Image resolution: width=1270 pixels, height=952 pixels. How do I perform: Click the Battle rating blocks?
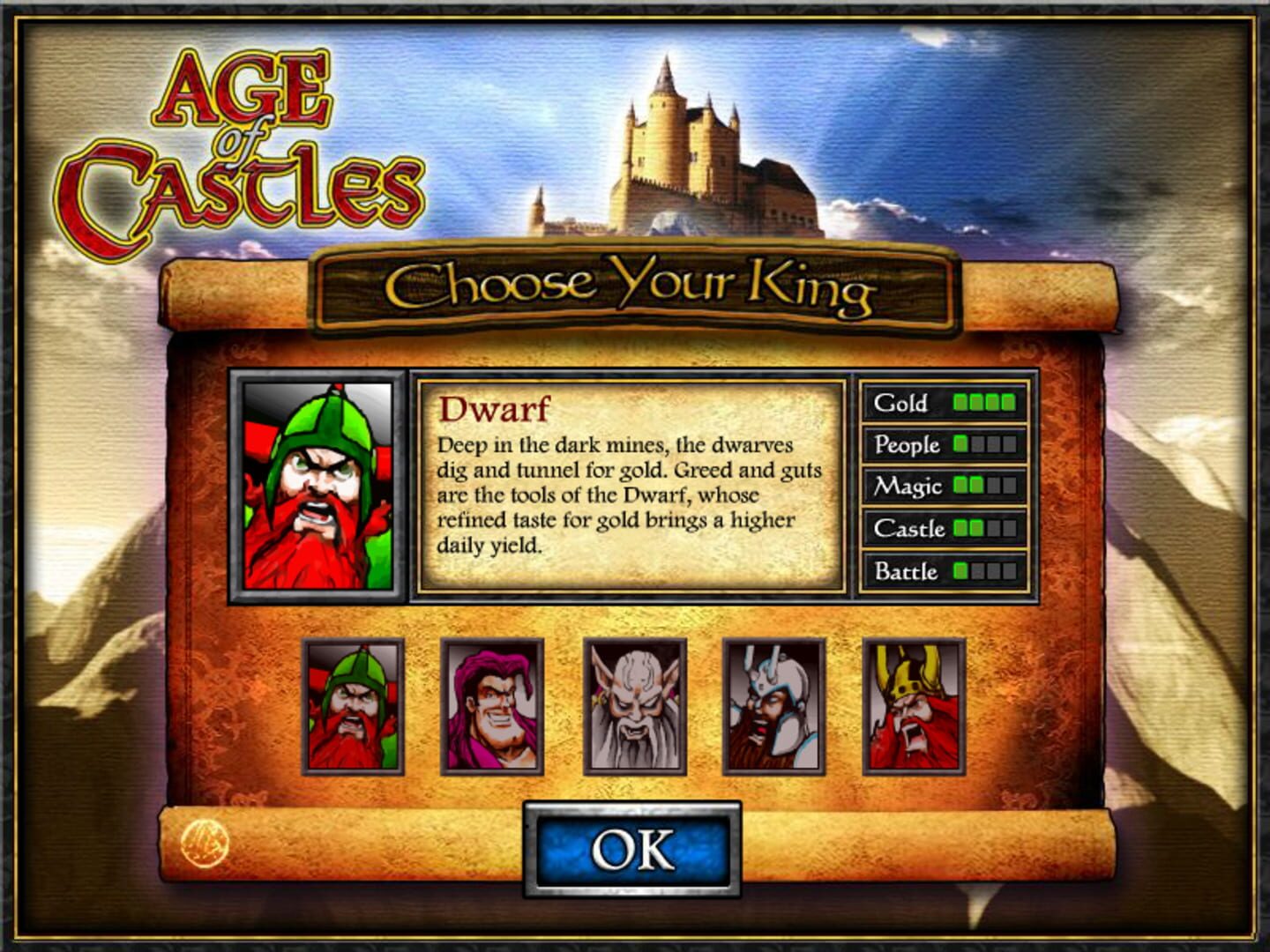pos(985,570)
